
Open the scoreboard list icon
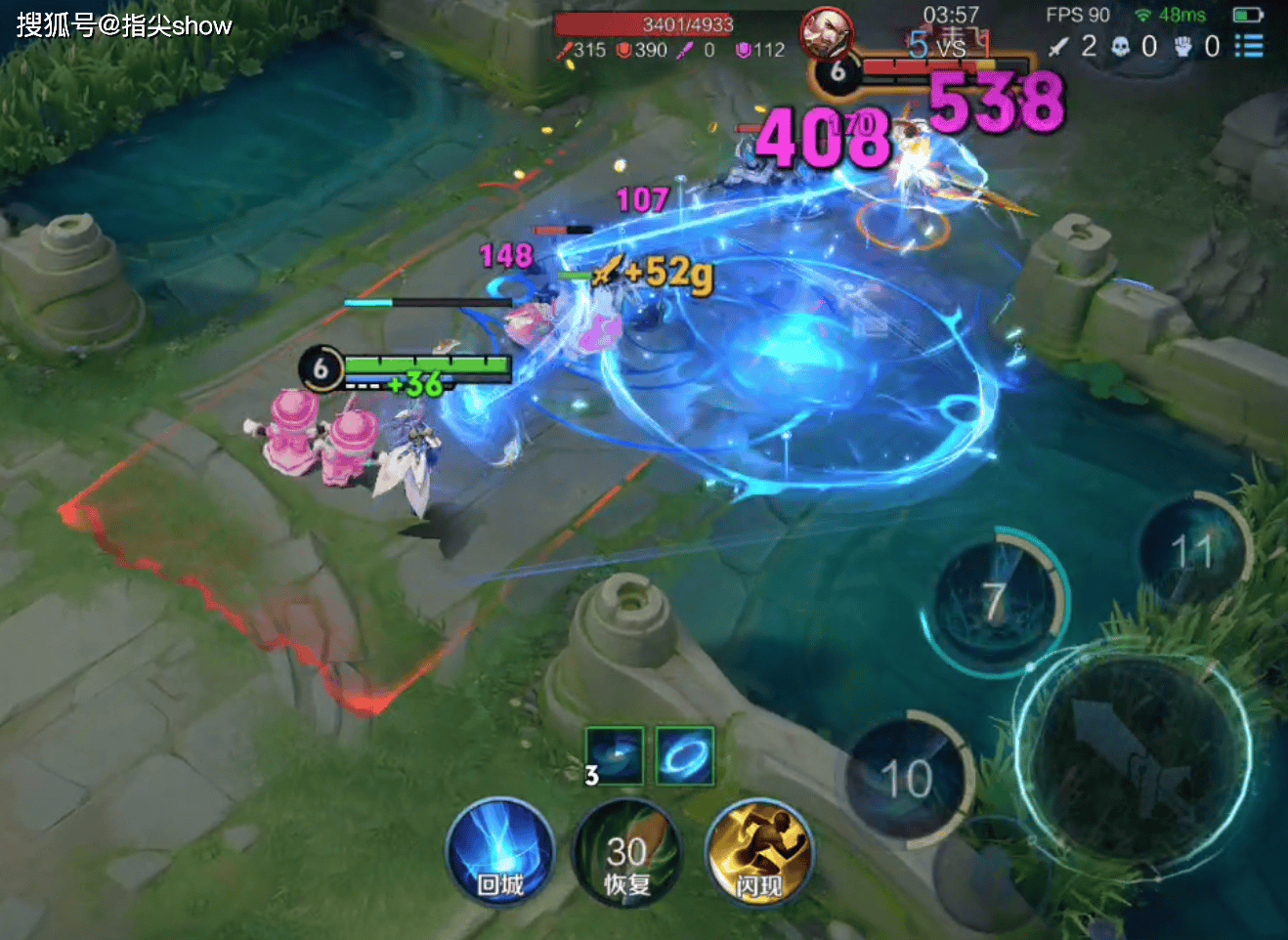pos(1248,46)
